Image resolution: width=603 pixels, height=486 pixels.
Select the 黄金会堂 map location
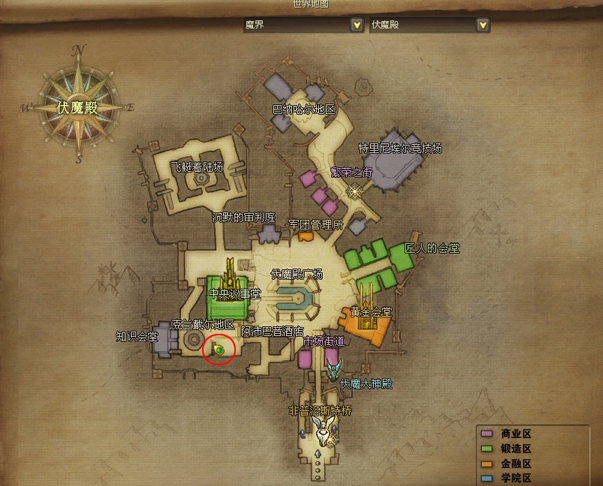tap(370, 311)
